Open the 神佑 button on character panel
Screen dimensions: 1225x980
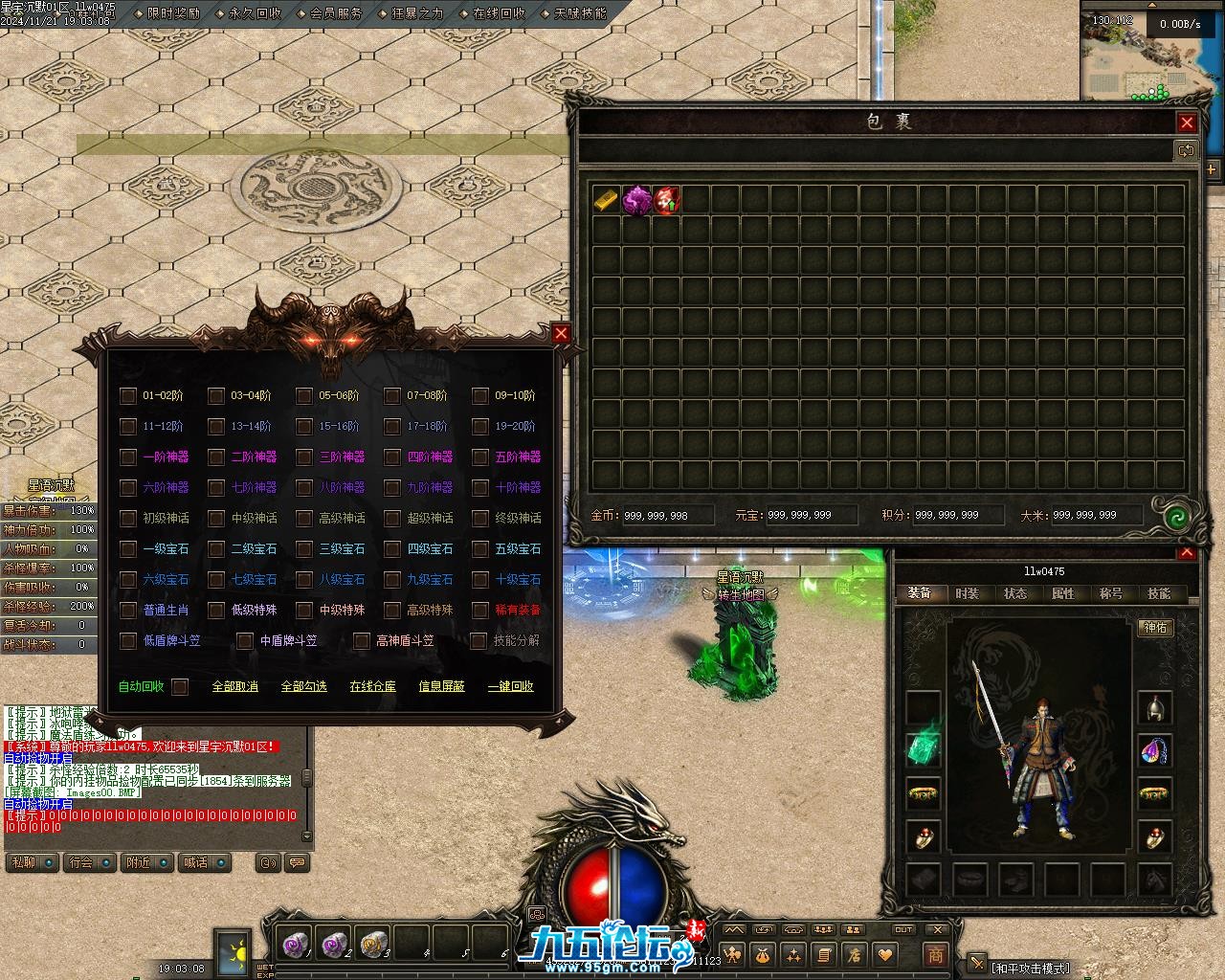click(1155, 628)
